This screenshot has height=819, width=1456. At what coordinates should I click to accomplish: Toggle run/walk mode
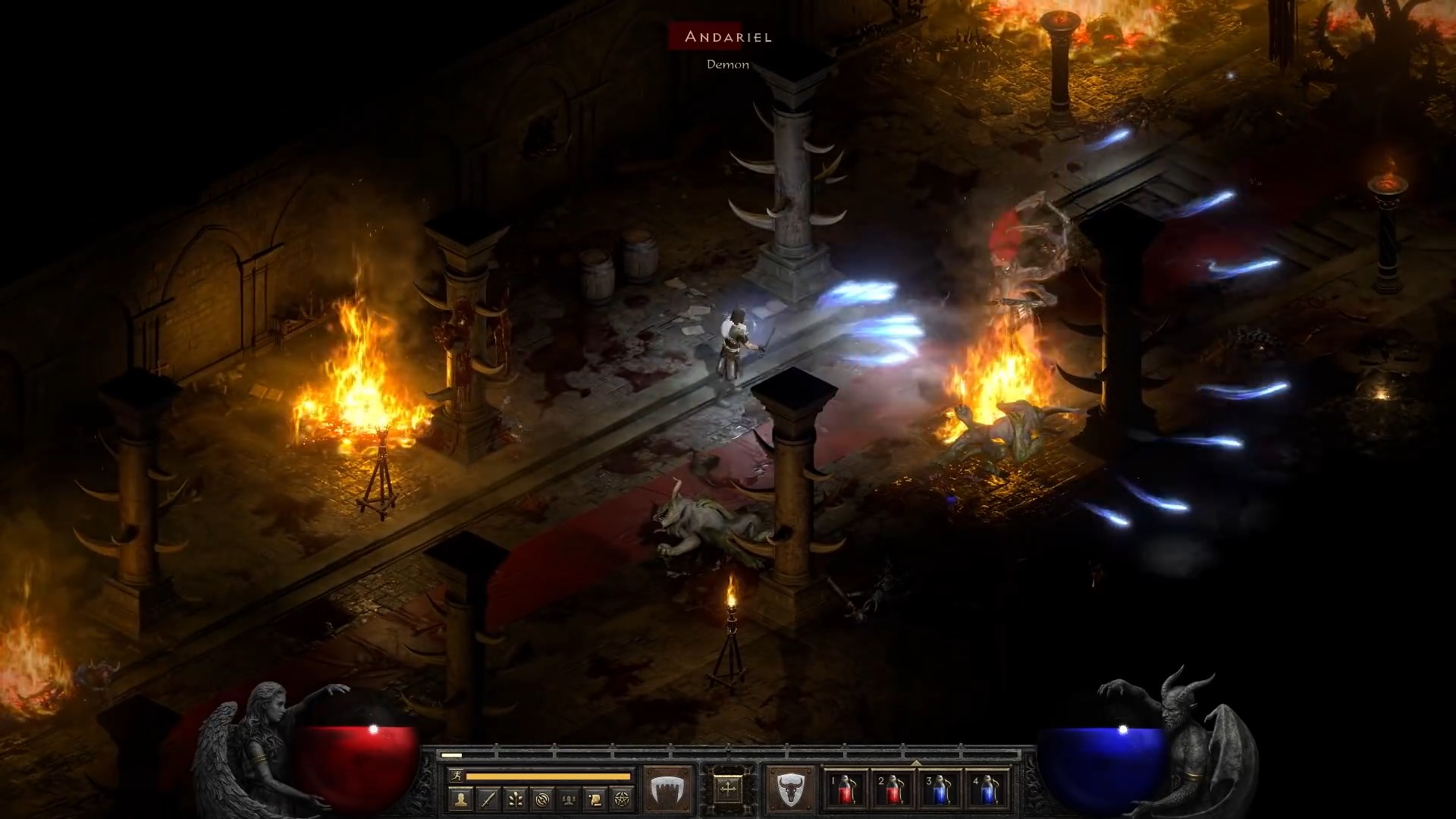(456, 777)
